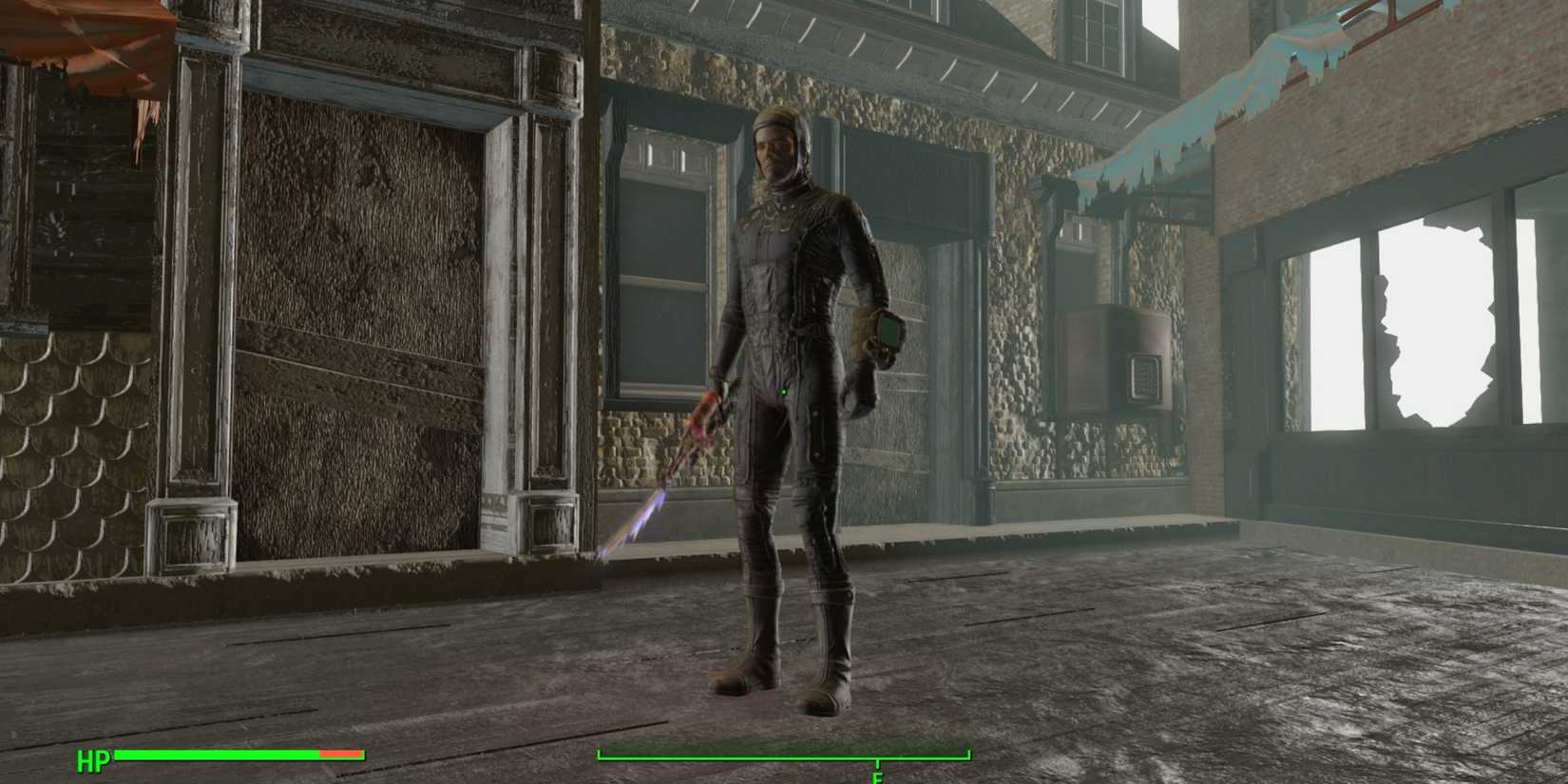
Task: Click the Pip-Boy's green screen
Action: pyautogui.click(x=889, y=332)
